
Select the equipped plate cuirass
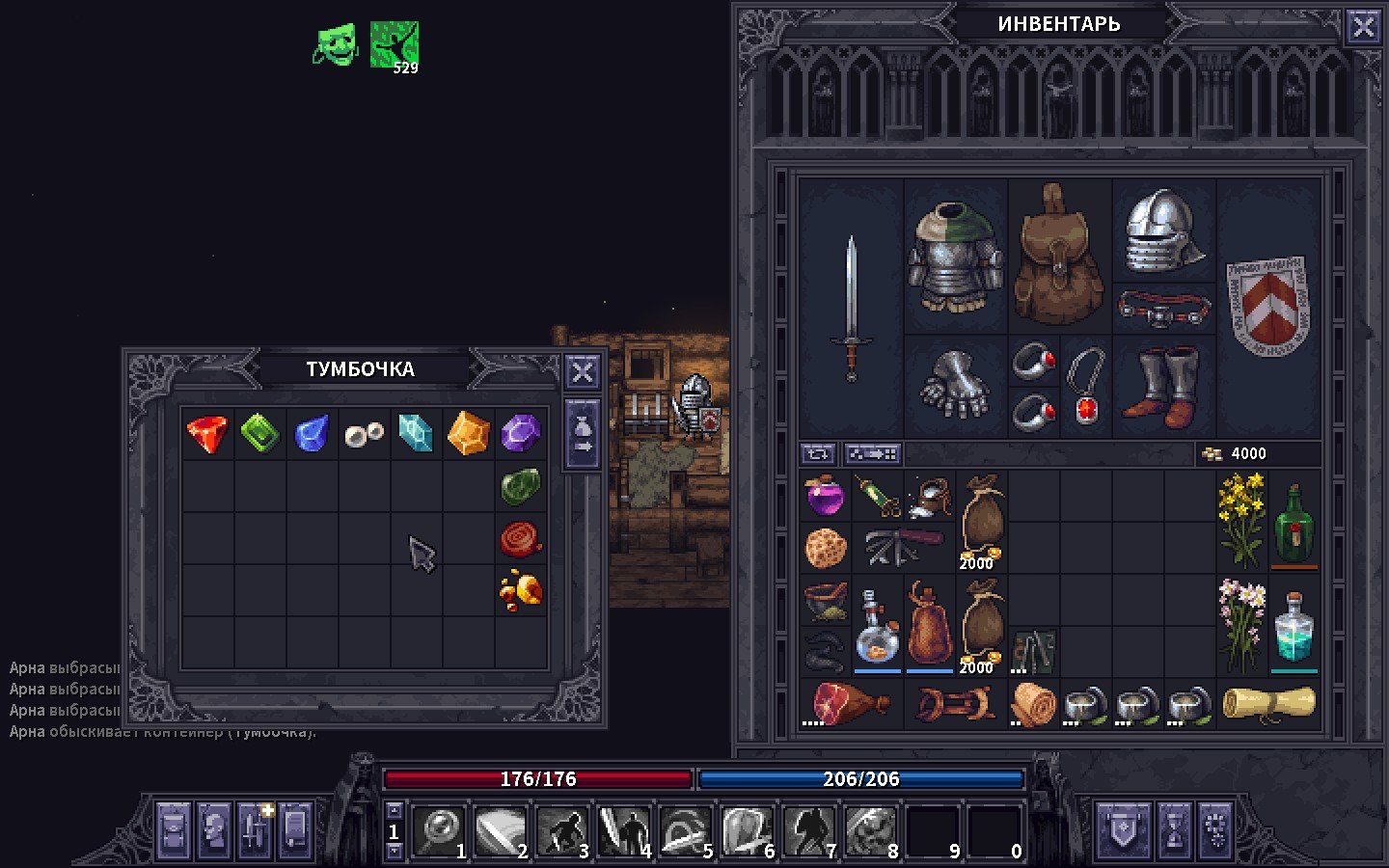click(x=955, y=256)
